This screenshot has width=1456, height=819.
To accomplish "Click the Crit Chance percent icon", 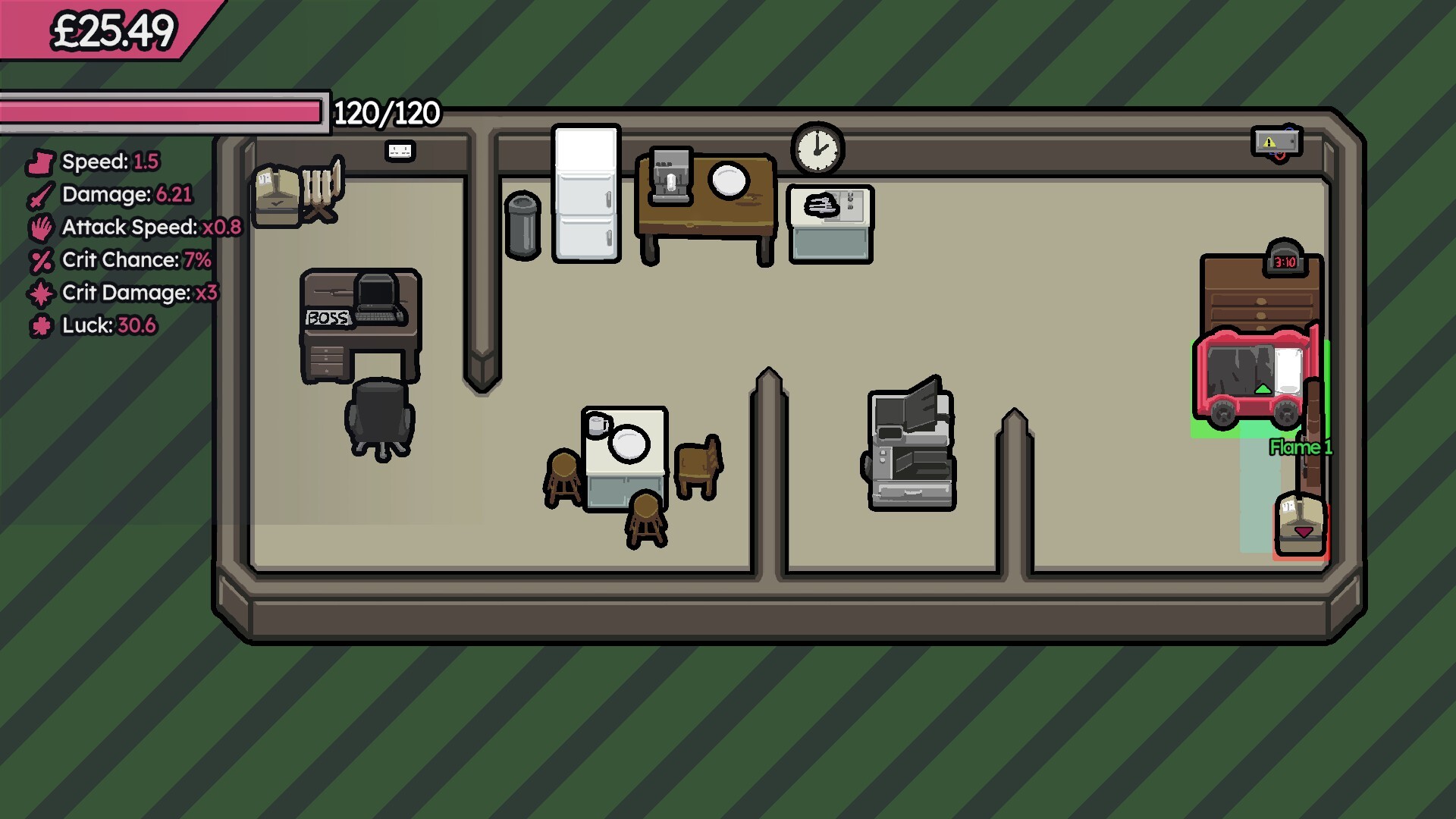I will (x=41, y=260).
